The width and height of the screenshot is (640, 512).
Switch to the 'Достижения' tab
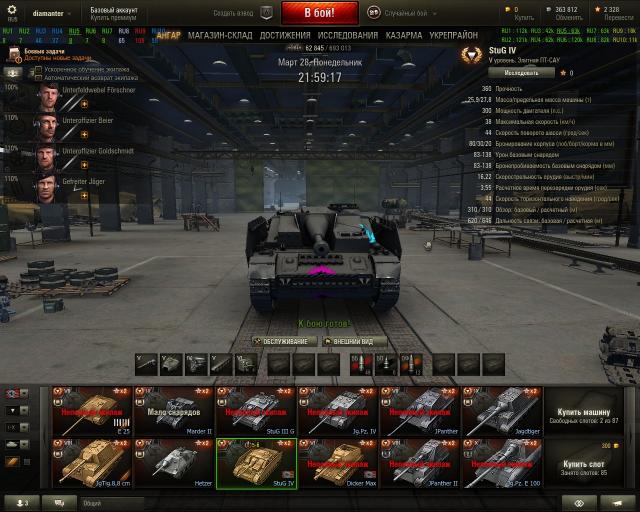(x=284, y=35)
